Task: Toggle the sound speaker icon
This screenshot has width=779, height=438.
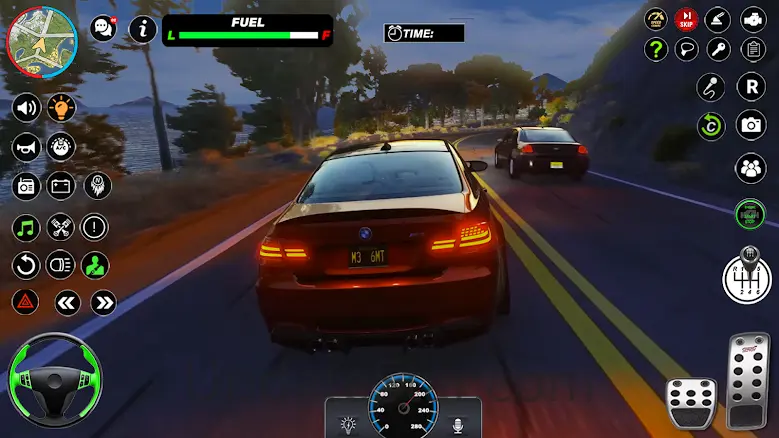Action: coord(26,107)
